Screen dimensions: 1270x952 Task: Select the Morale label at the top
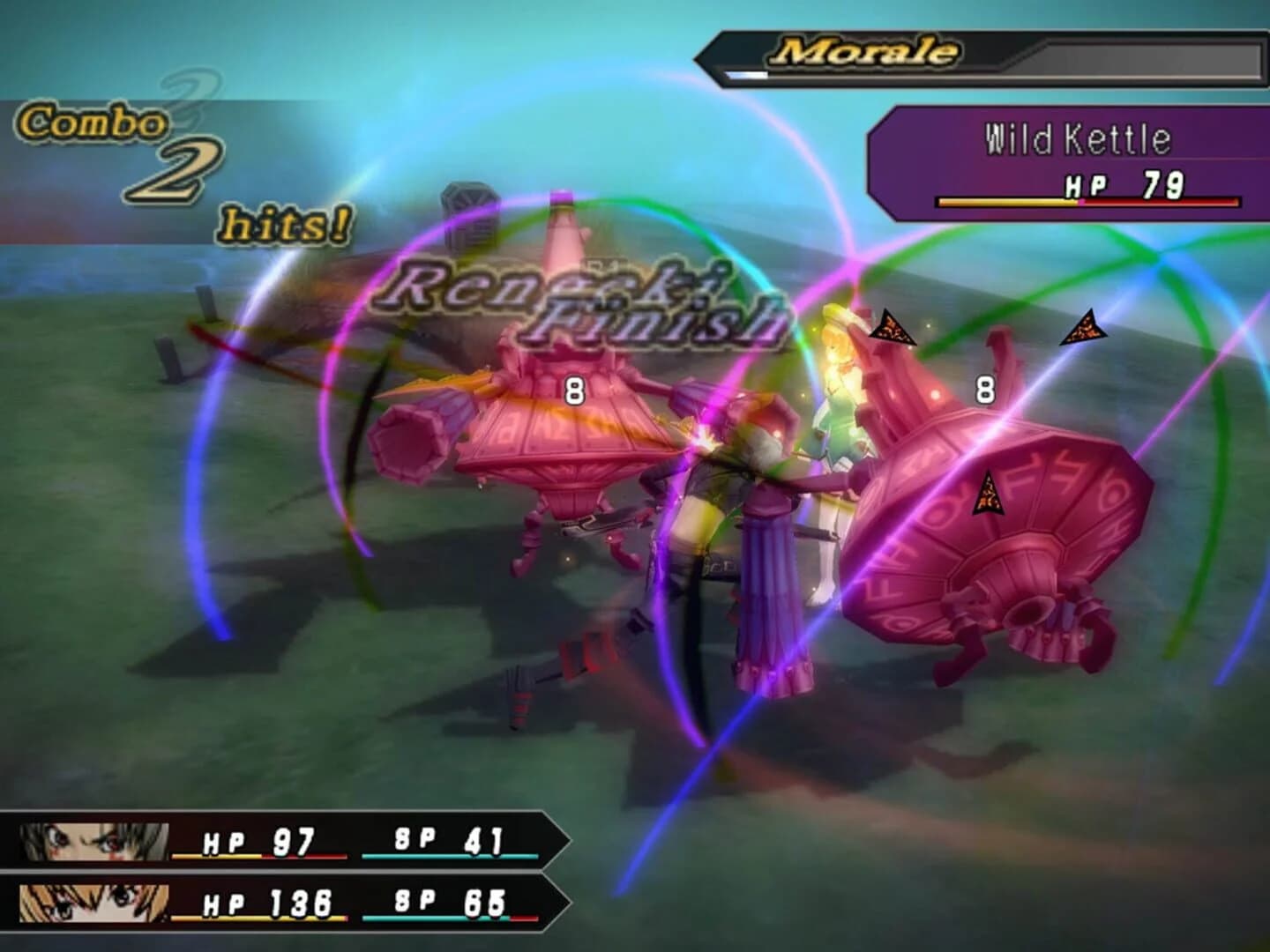point(869,51)
